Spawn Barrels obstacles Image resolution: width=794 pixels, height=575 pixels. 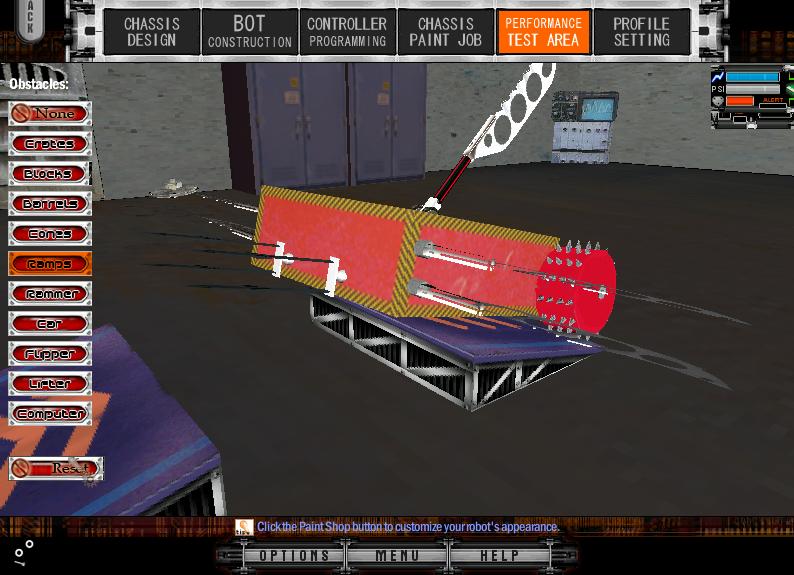click(x=50, y=204)
